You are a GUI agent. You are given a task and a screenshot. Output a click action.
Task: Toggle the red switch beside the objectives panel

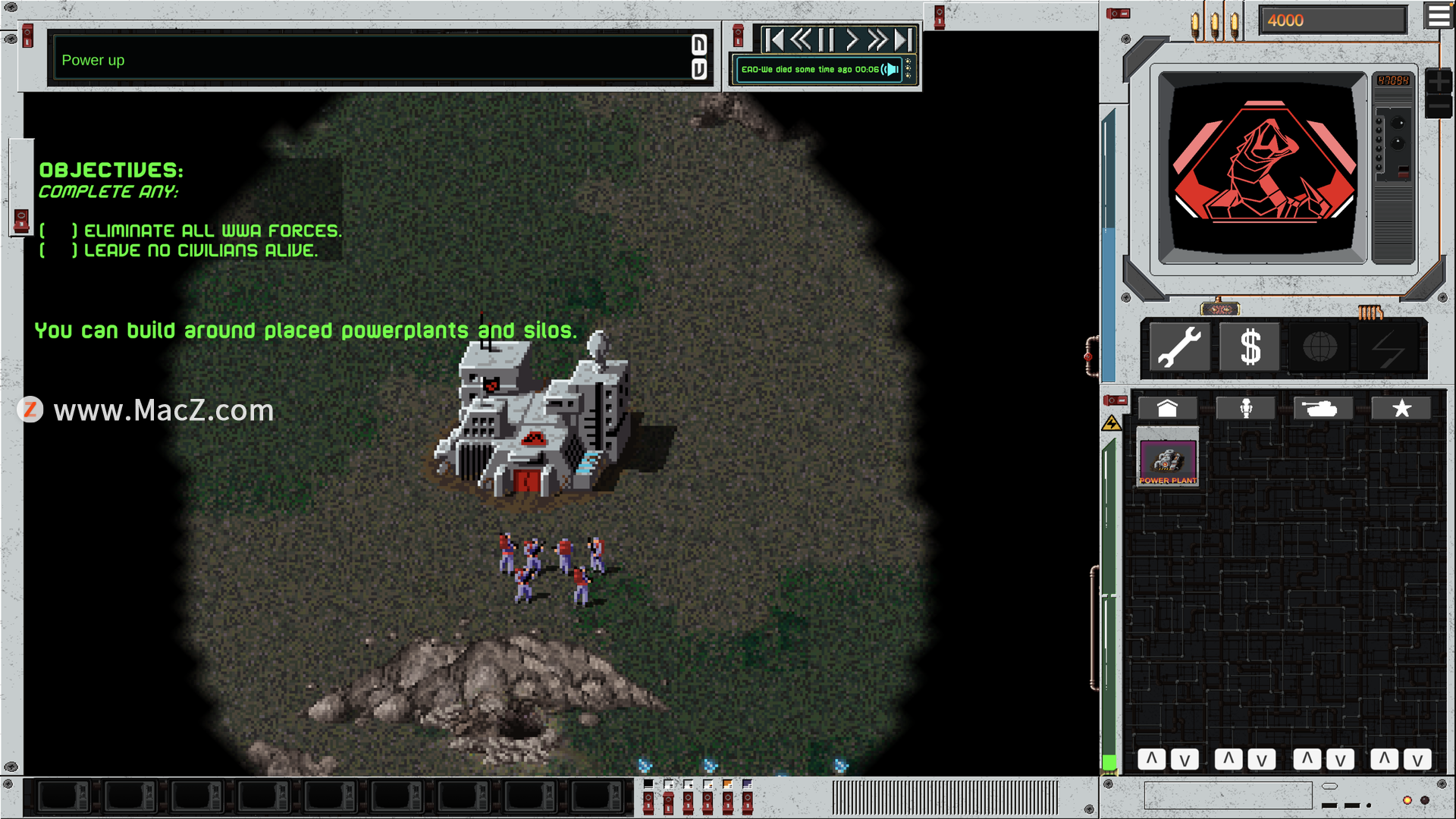[x=21, y=221]
